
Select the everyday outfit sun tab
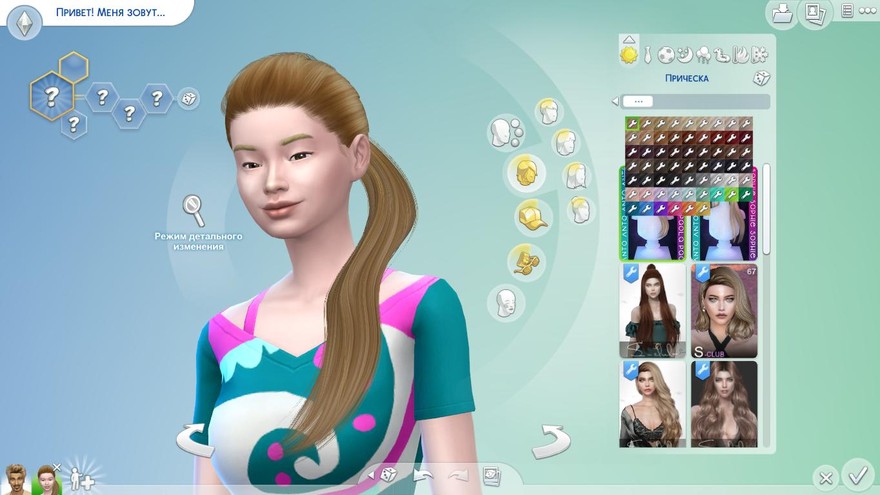click(629, 54)
